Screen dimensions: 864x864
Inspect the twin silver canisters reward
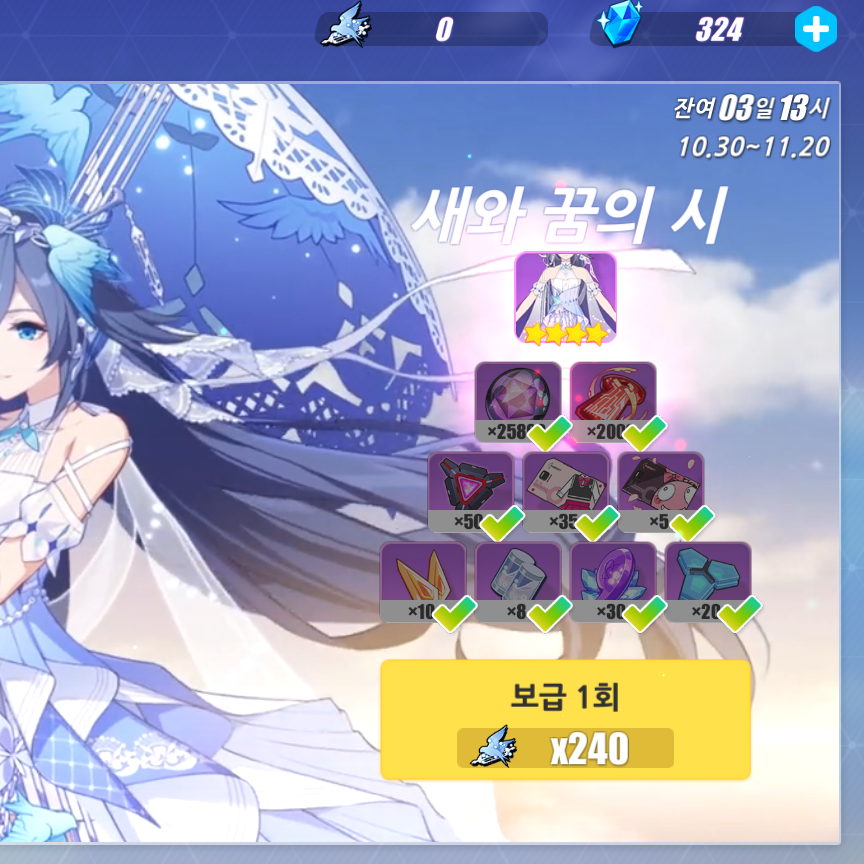pyautogui.click(x=518, y=581)
